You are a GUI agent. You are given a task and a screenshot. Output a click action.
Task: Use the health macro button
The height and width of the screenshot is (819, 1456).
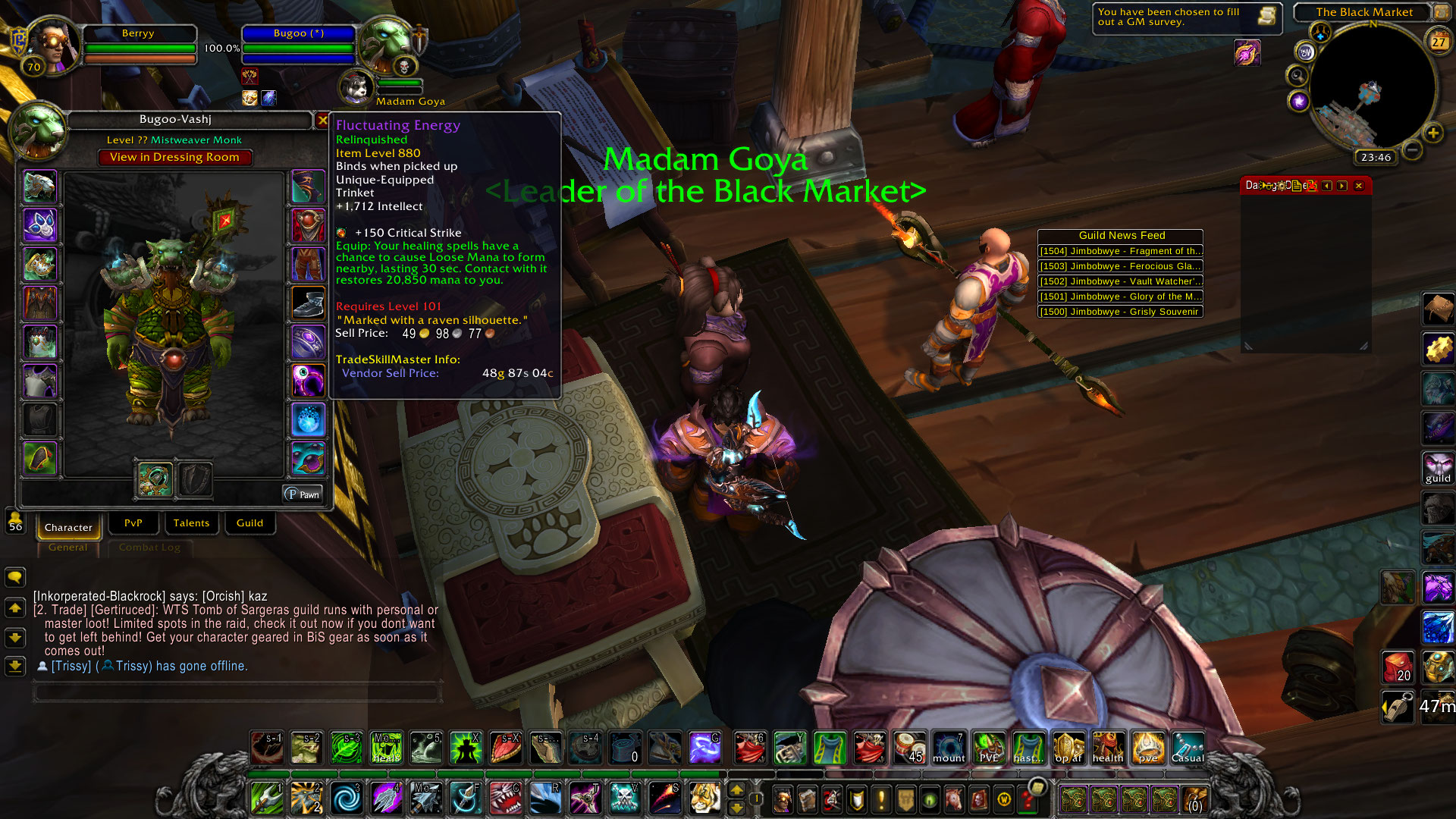pos(1108,748)
